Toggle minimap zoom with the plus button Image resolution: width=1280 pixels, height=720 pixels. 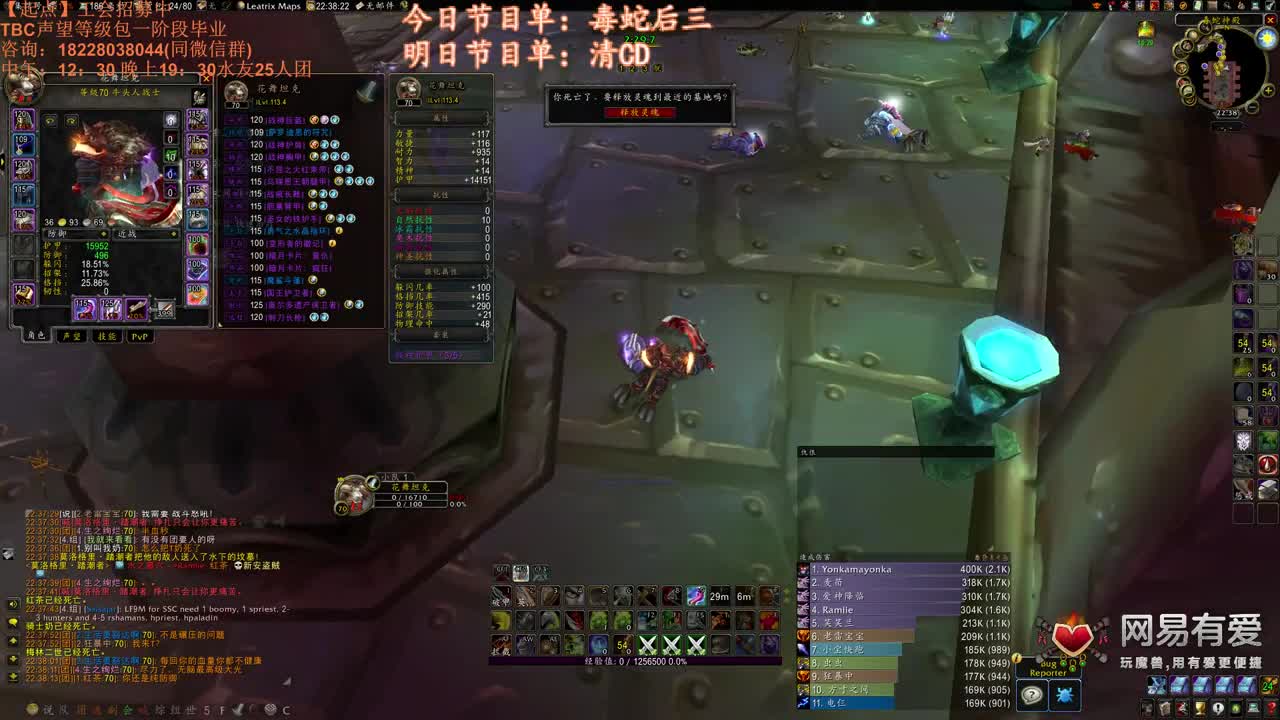click(x=1268, y=90)
